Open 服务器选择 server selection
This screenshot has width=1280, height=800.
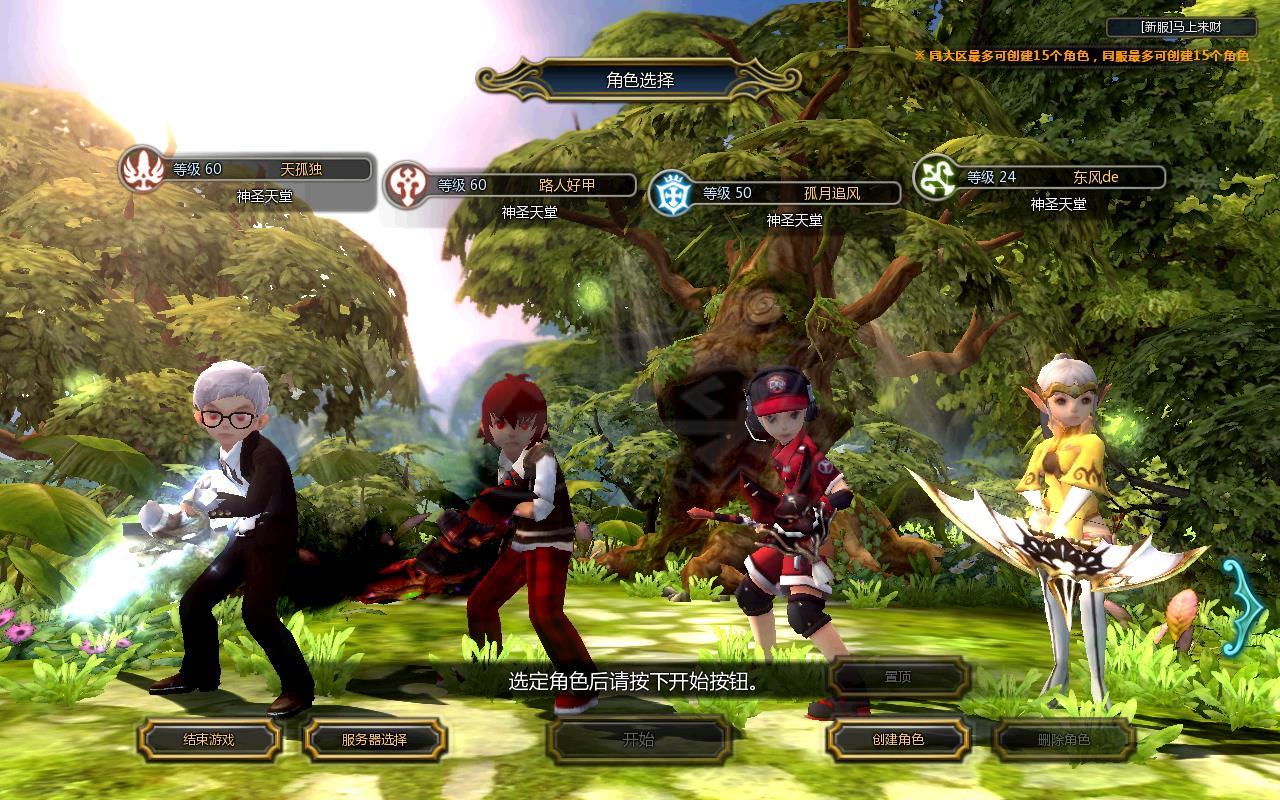[x=374, y=740]
